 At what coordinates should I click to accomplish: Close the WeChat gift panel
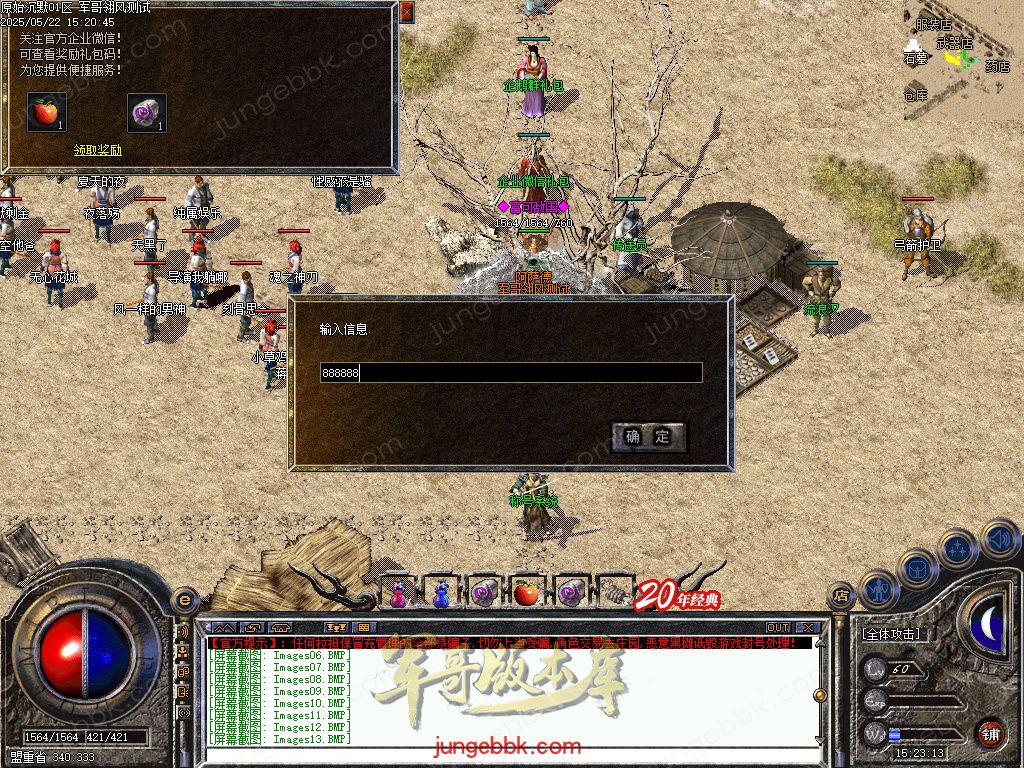click(x=406, y=12)
